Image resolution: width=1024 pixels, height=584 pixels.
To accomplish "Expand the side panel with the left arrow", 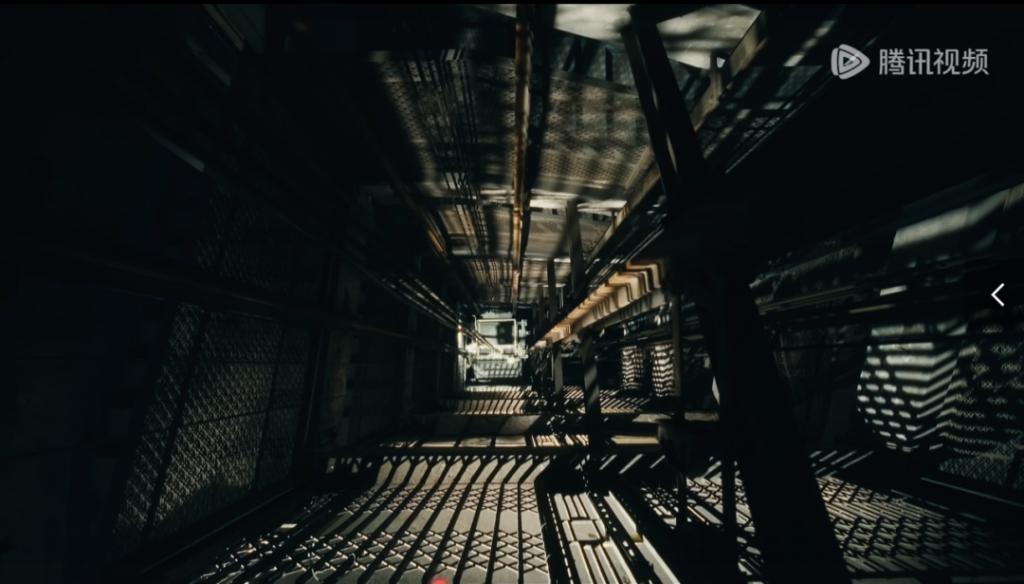I will click(997, 295).
